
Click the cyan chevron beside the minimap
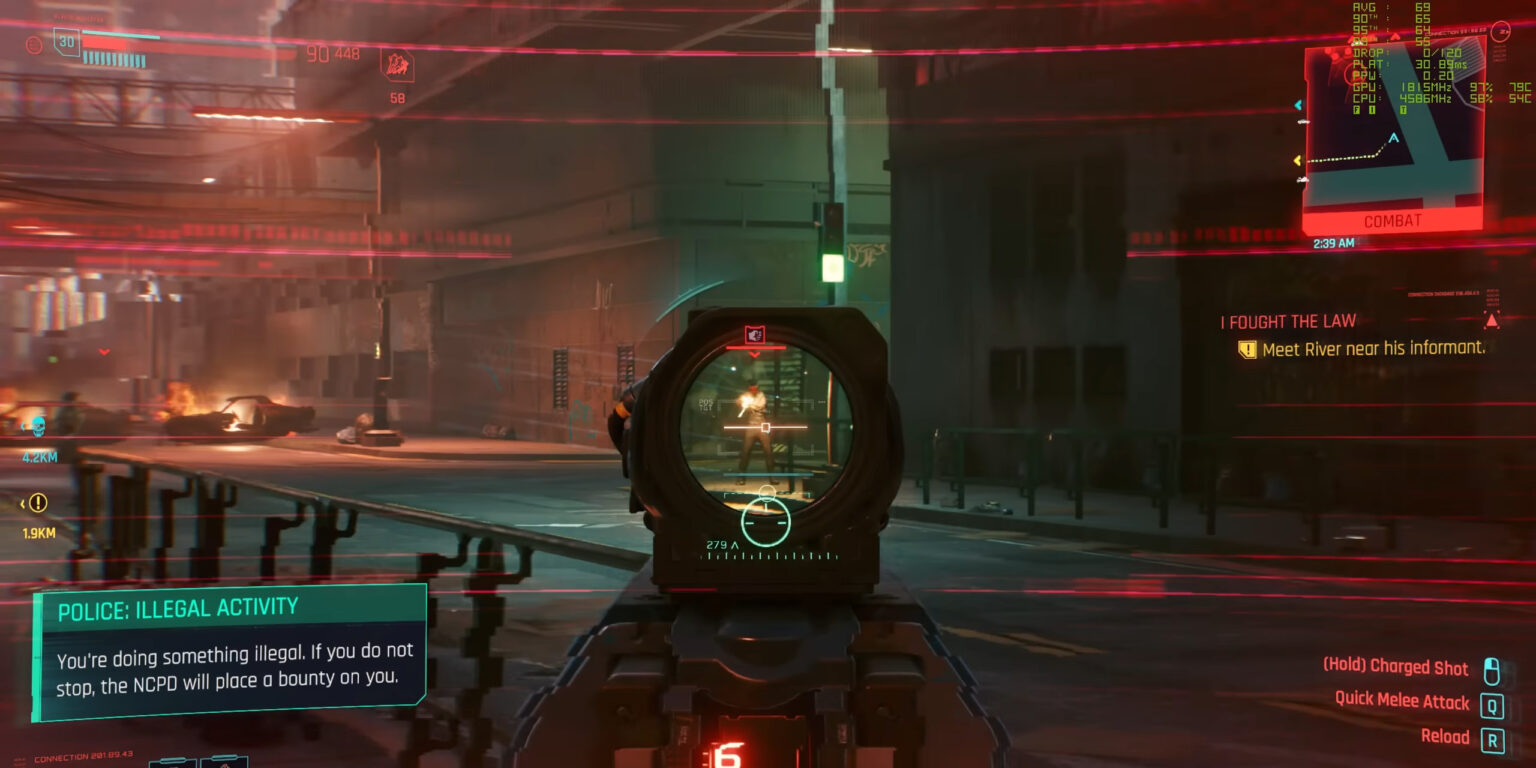[1299, 105]
